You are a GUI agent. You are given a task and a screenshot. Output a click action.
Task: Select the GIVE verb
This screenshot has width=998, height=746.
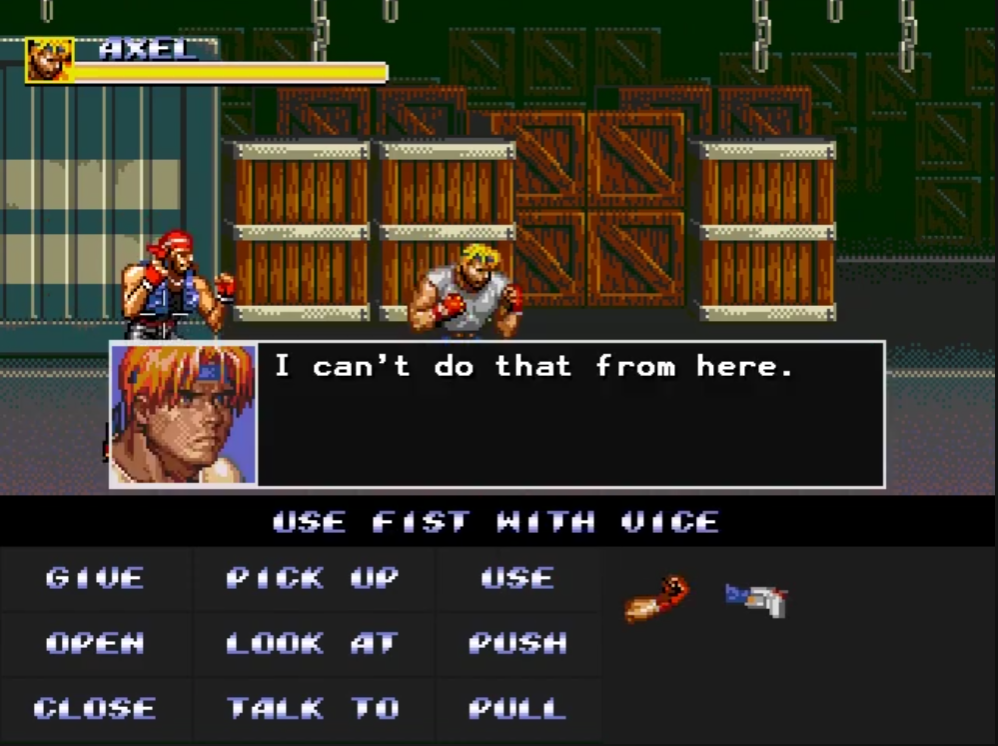click(95, 578)
